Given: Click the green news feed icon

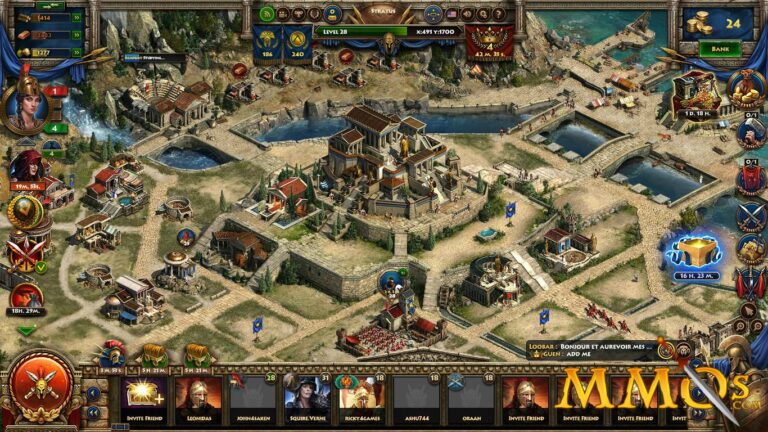Looking at the screenshot, I should click(267, 14).
